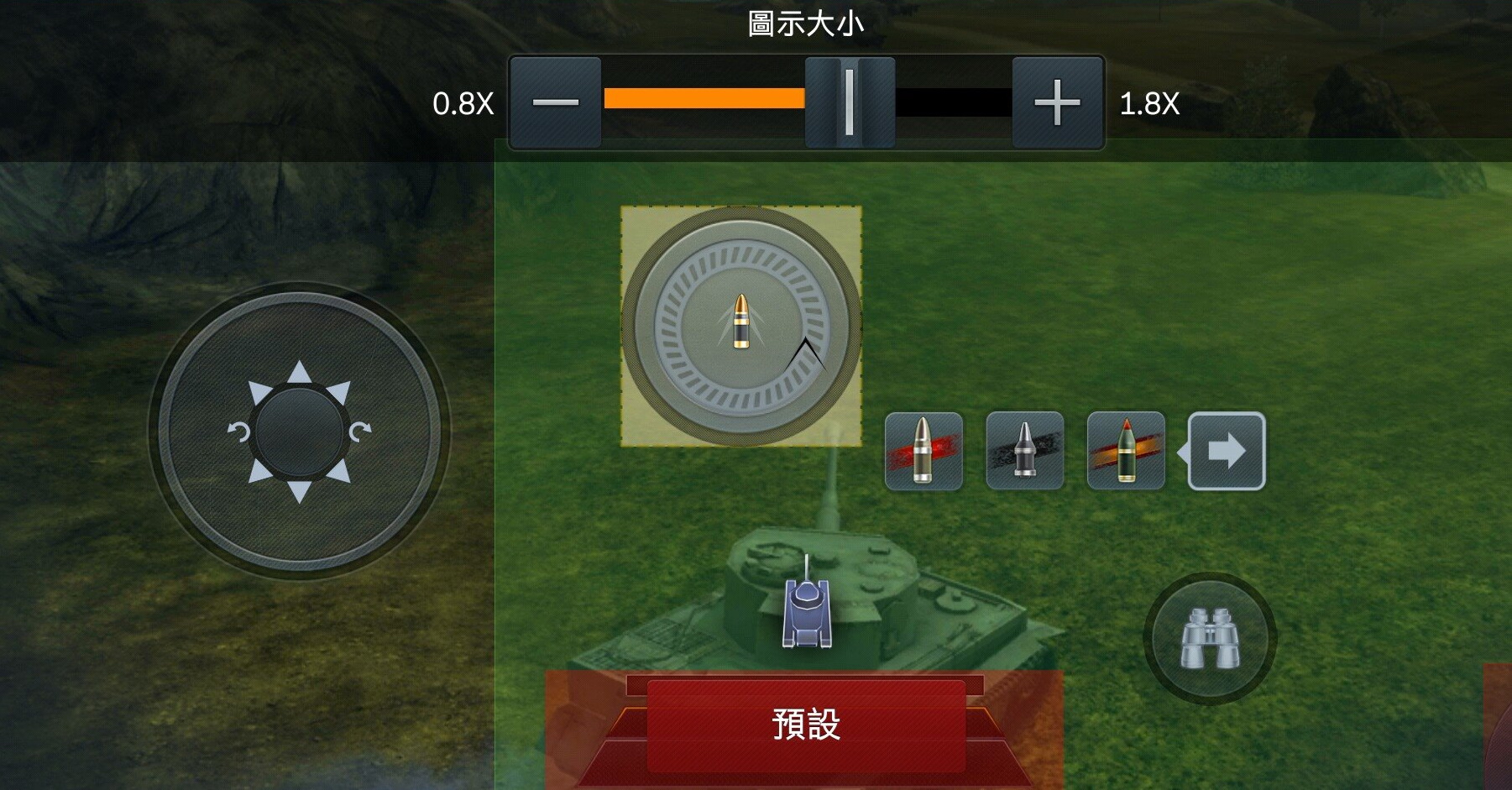Click the 圖示大小 title text
The height and width of the screenshot is (790, 1512).
pyautogui.click(x=808, y=24)
